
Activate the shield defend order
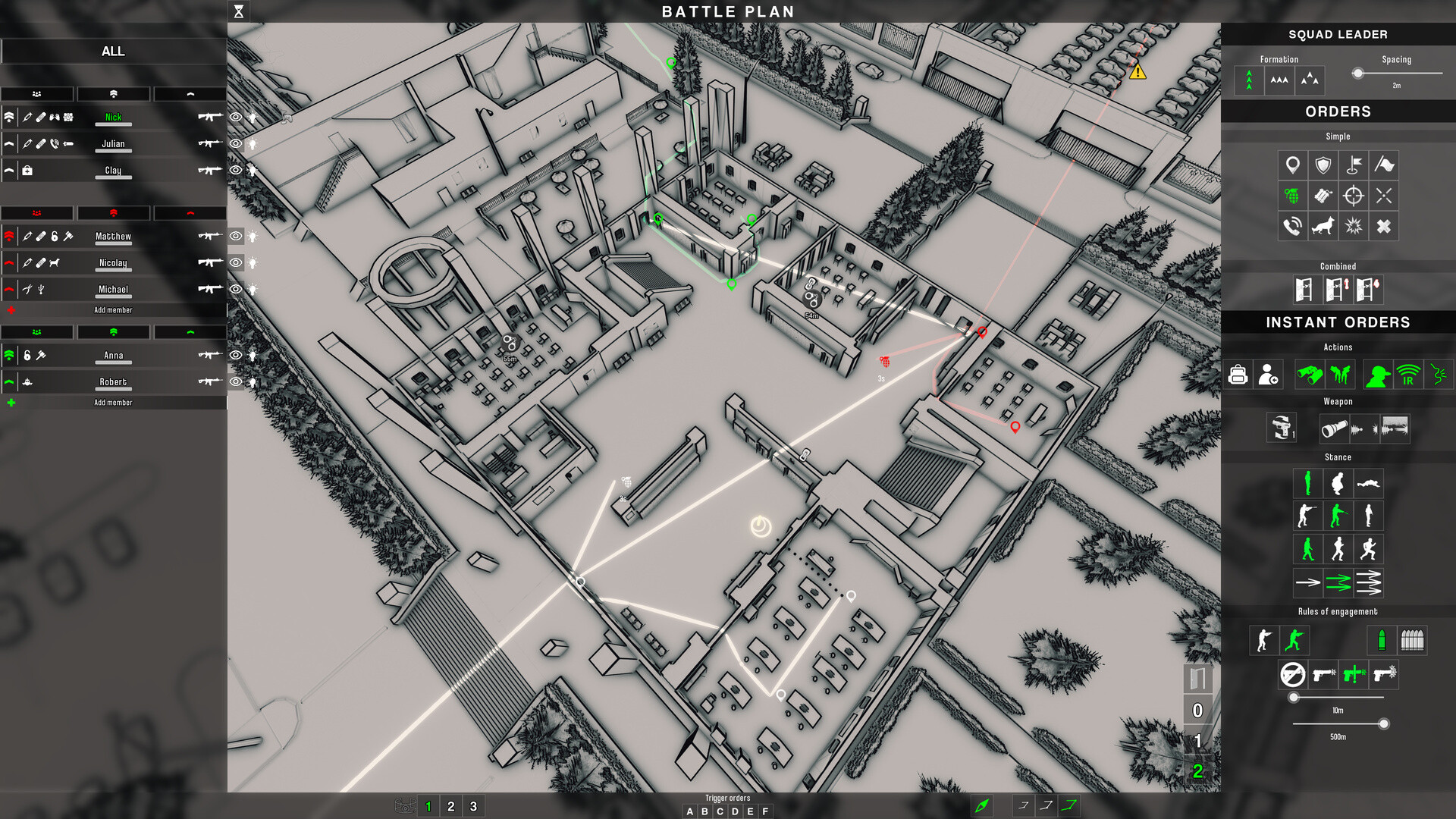pos(1323,165)
